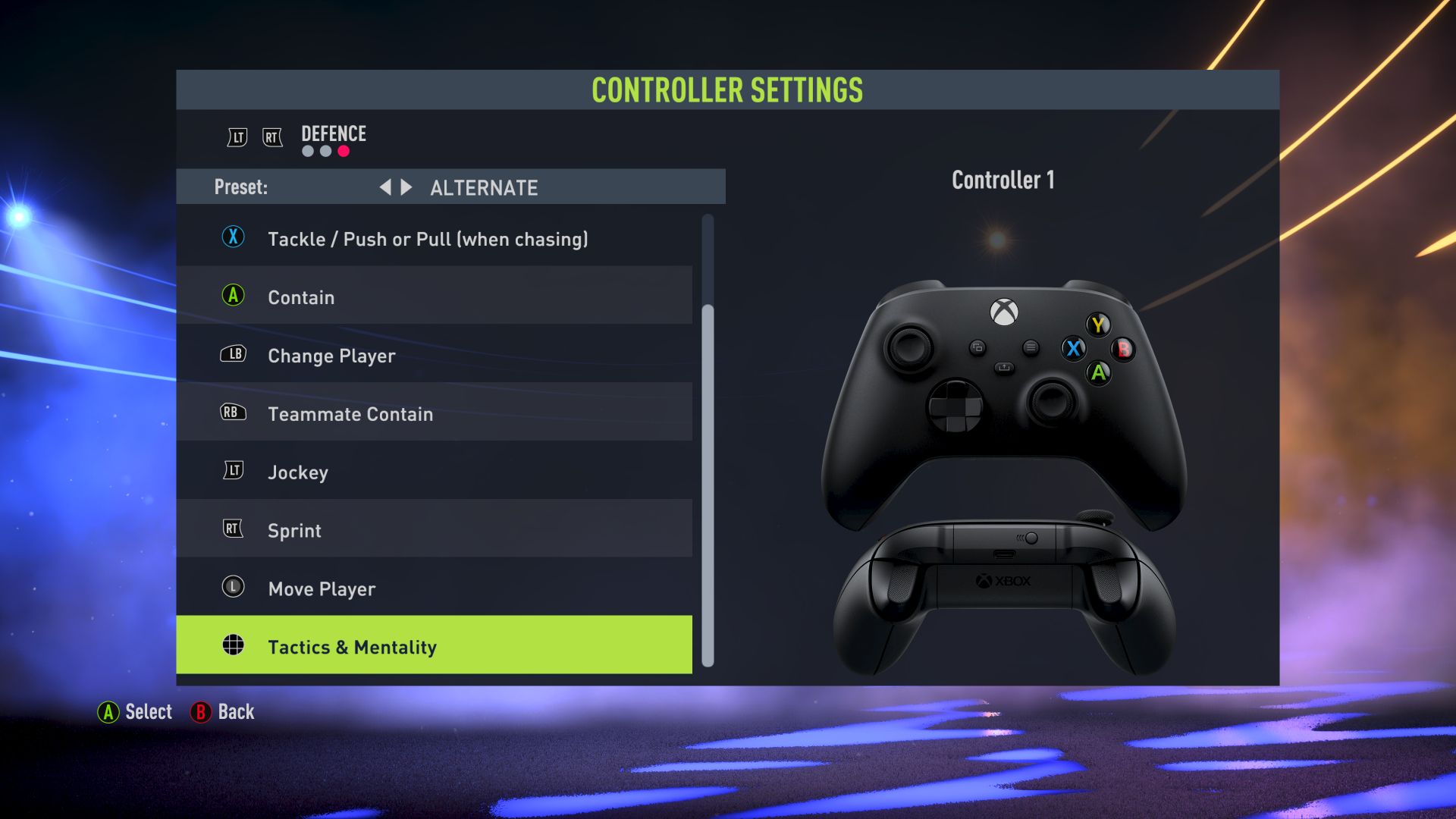1456x819 pixels.
Task: Click the LT shoulder tab icon at top
Action: coord(237,137)
